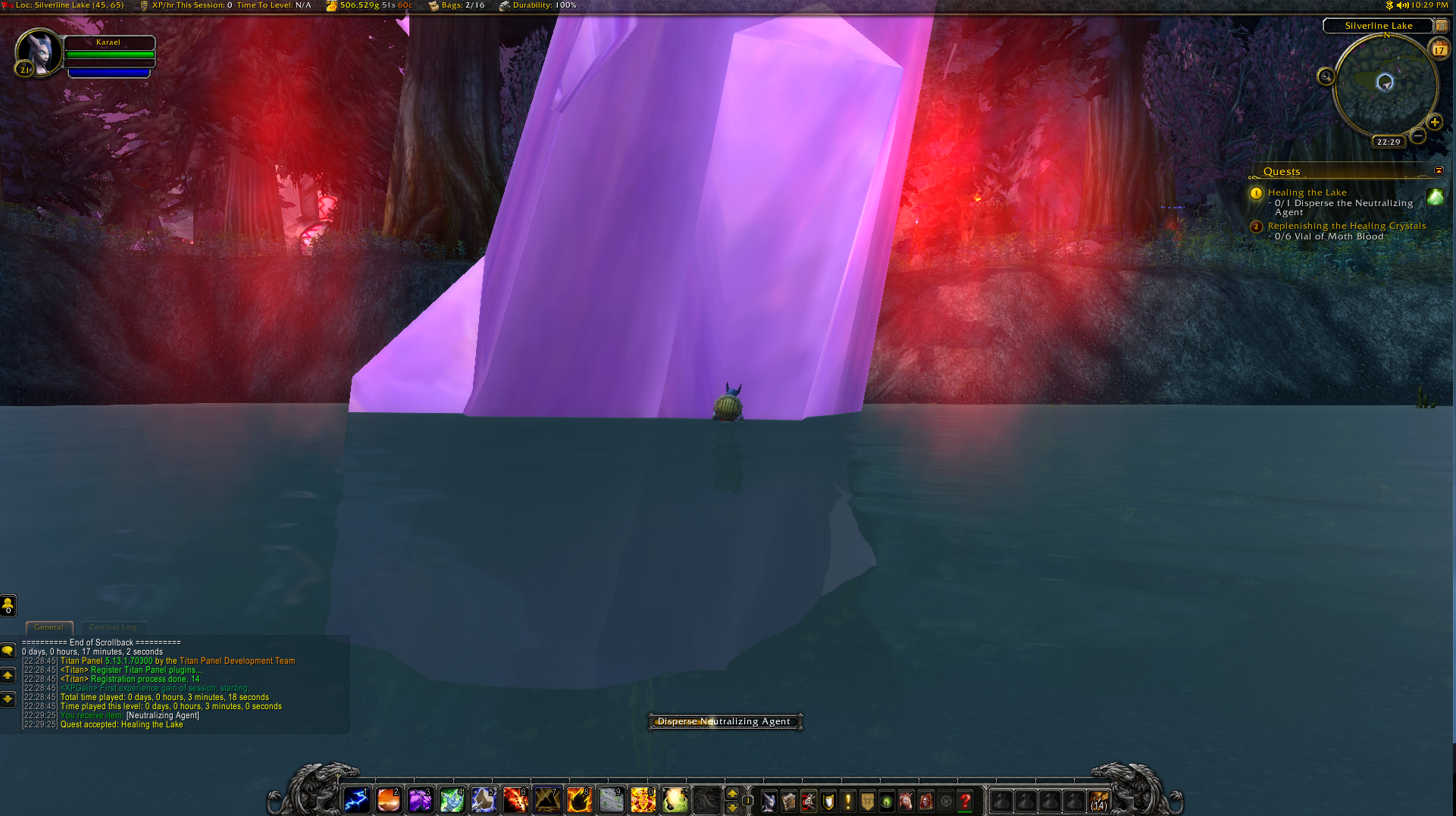Mute game audio via the speaker icon

(x=1404, y=5)
